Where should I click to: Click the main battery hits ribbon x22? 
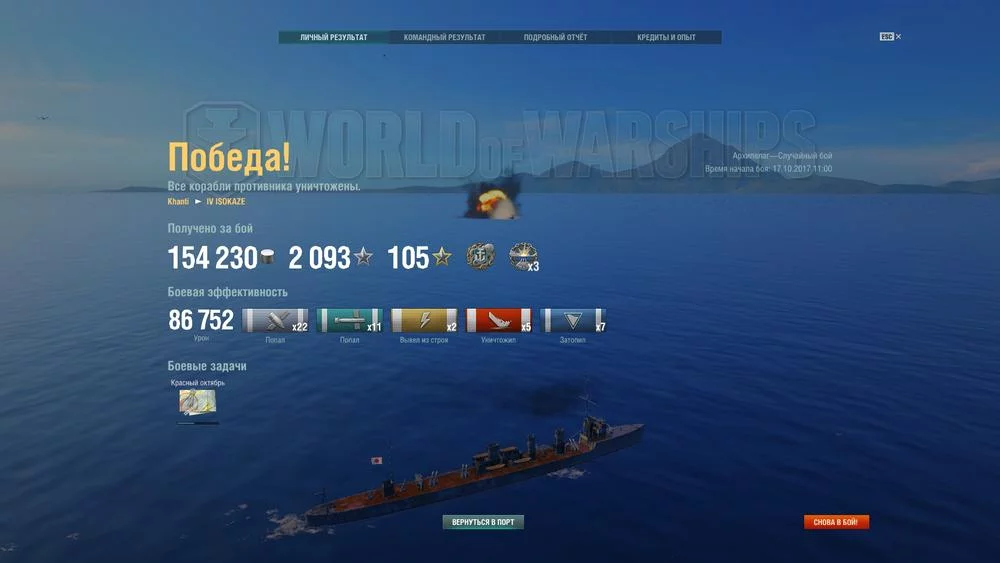click(x=275, y=321)
